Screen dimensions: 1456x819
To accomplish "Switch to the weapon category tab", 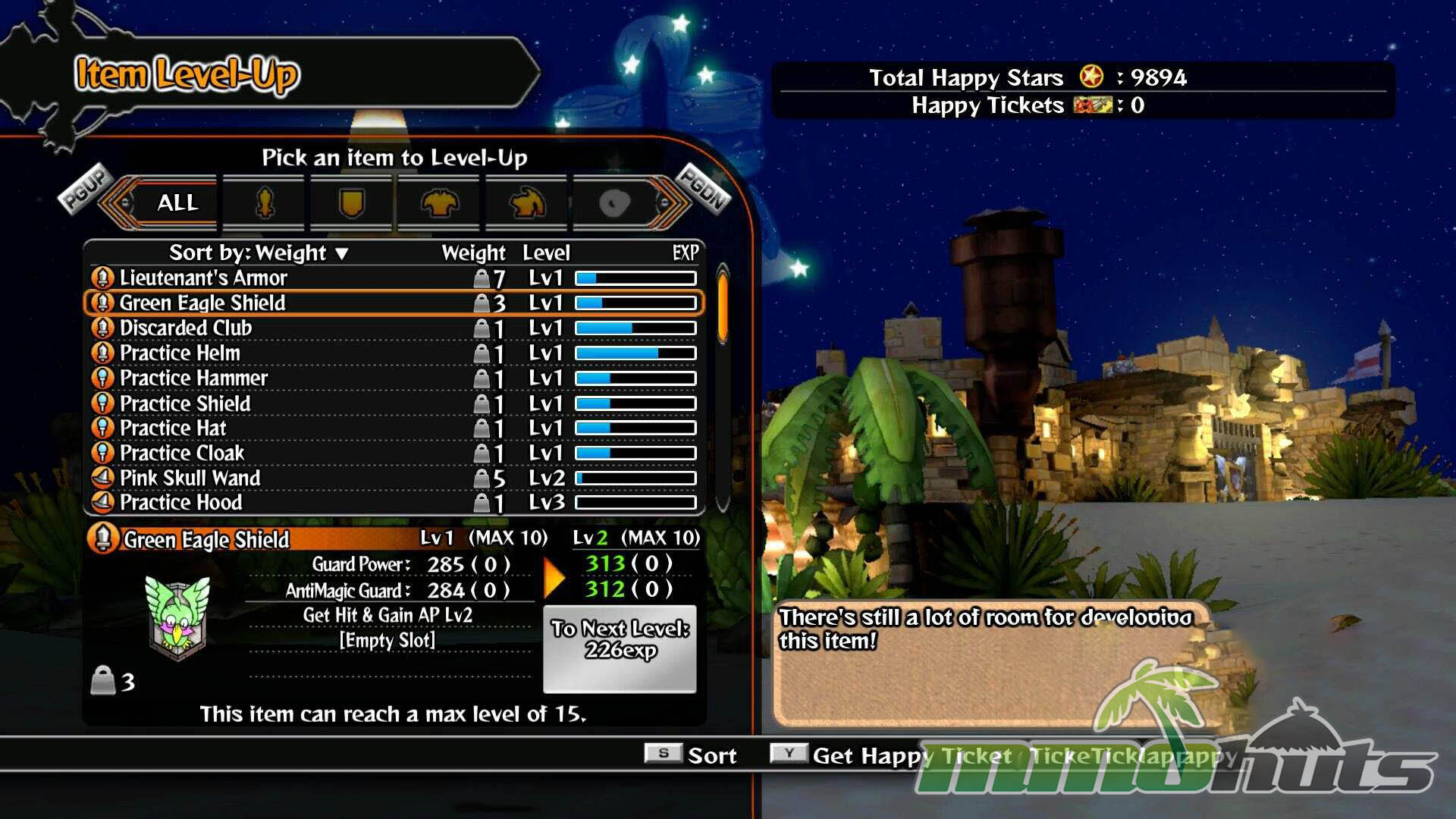I will tap(265, 202).
